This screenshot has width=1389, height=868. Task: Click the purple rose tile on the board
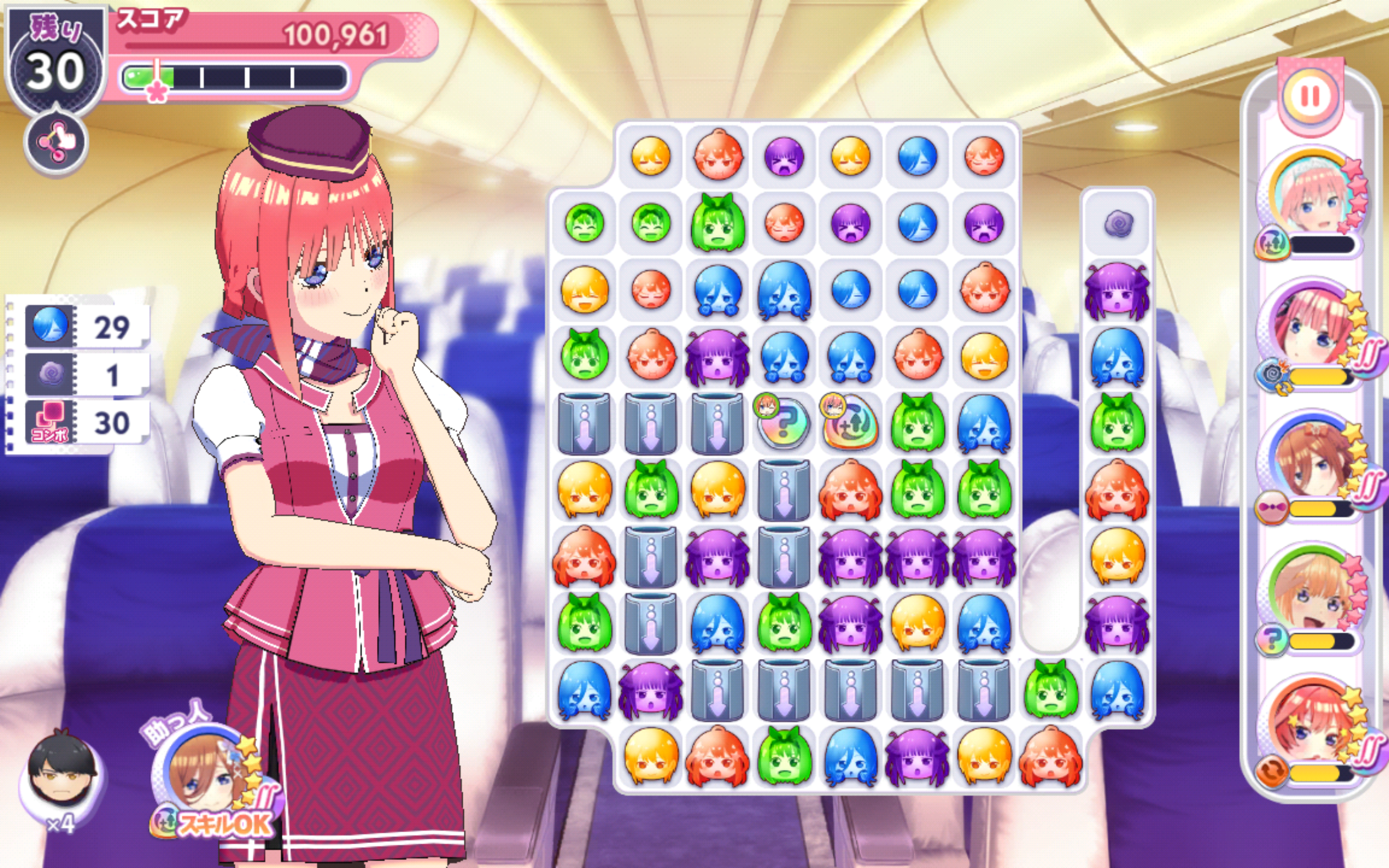1117,223
